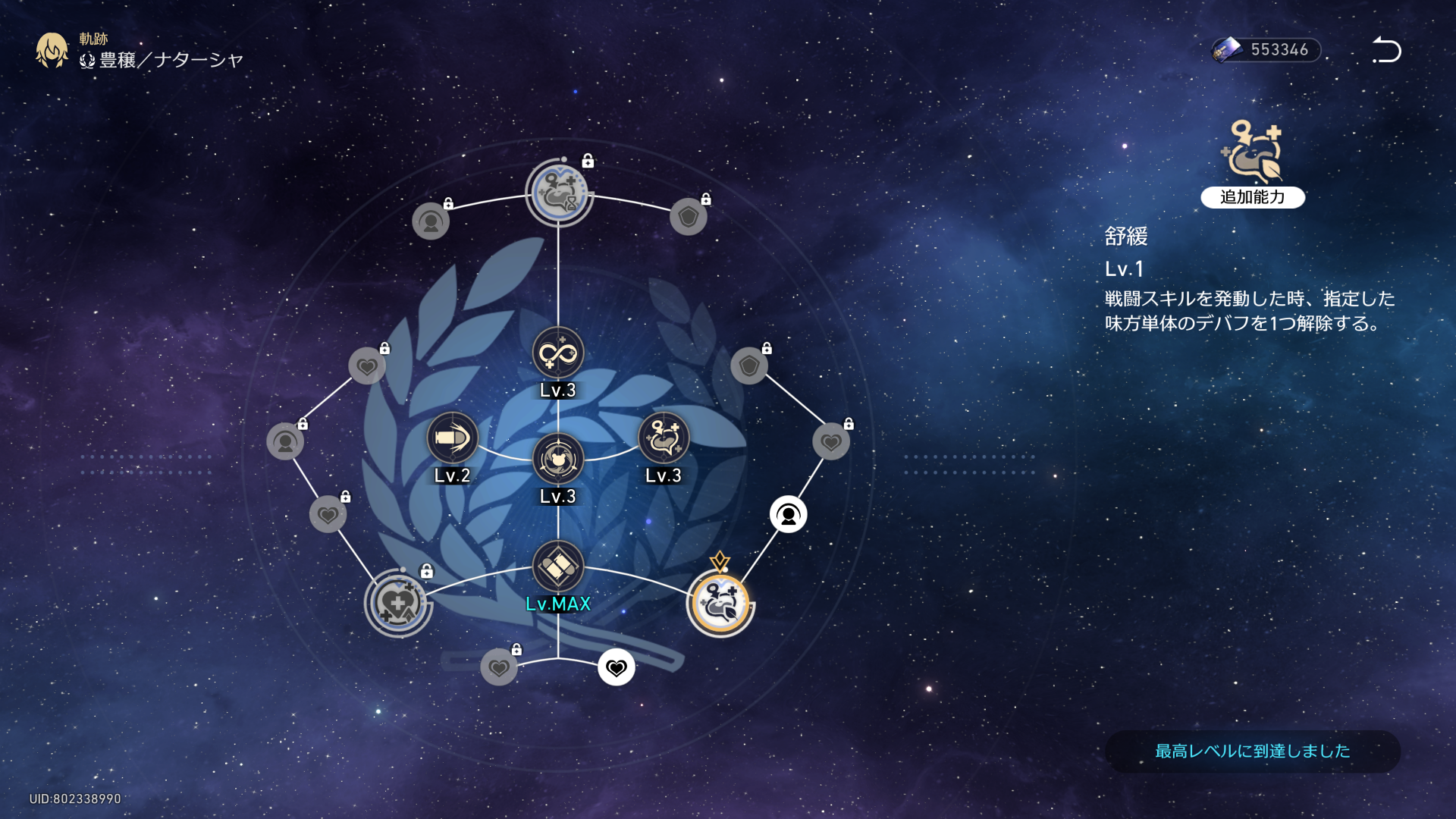Select the locked bonus ability node with medical cross

[x=398, y=604]
